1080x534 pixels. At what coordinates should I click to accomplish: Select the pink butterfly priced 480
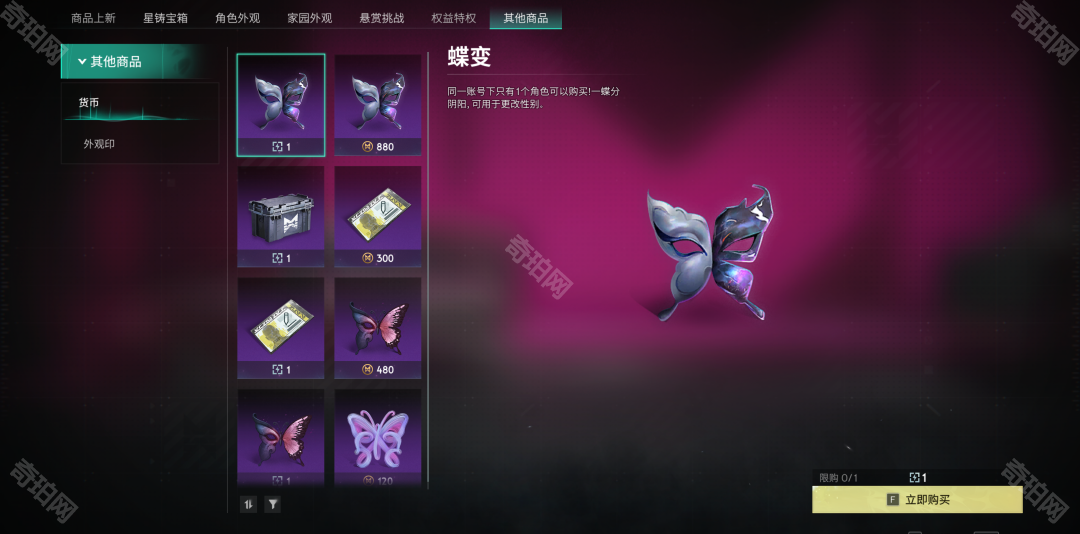(x=378, y=327)
